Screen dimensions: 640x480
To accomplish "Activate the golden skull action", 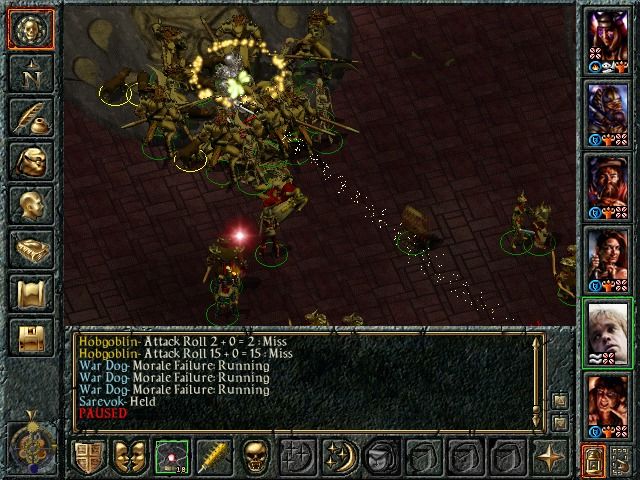I will (x=255, y=457).
